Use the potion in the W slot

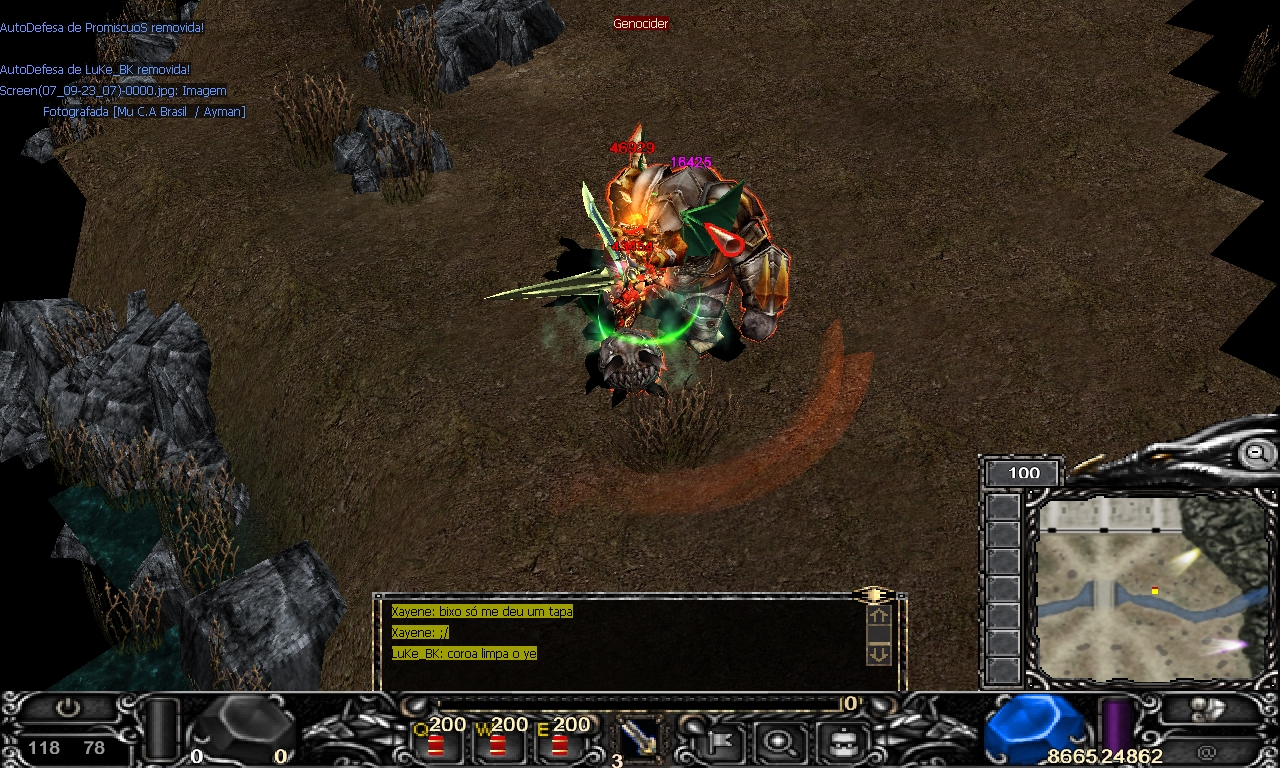click(497, 744)
